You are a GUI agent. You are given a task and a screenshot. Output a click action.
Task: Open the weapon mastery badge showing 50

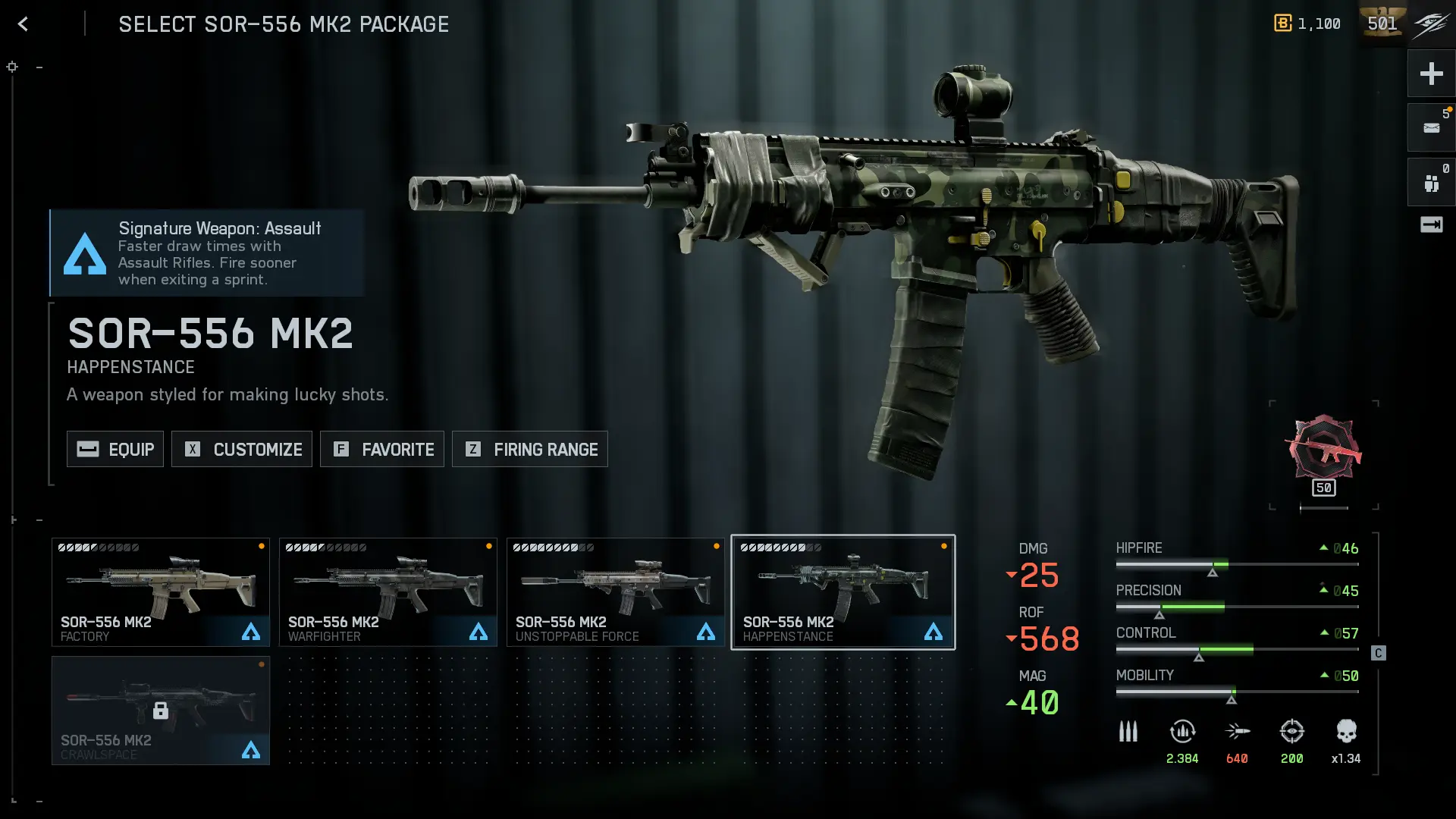(1323, 455)
